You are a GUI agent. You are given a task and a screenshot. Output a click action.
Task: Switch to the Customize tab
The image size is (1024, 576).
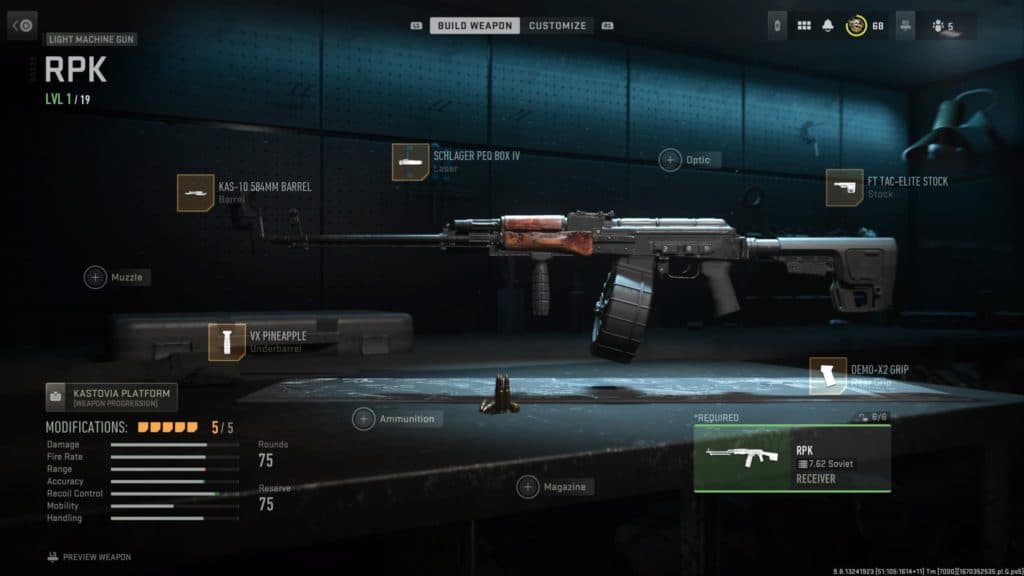point(557,25)
